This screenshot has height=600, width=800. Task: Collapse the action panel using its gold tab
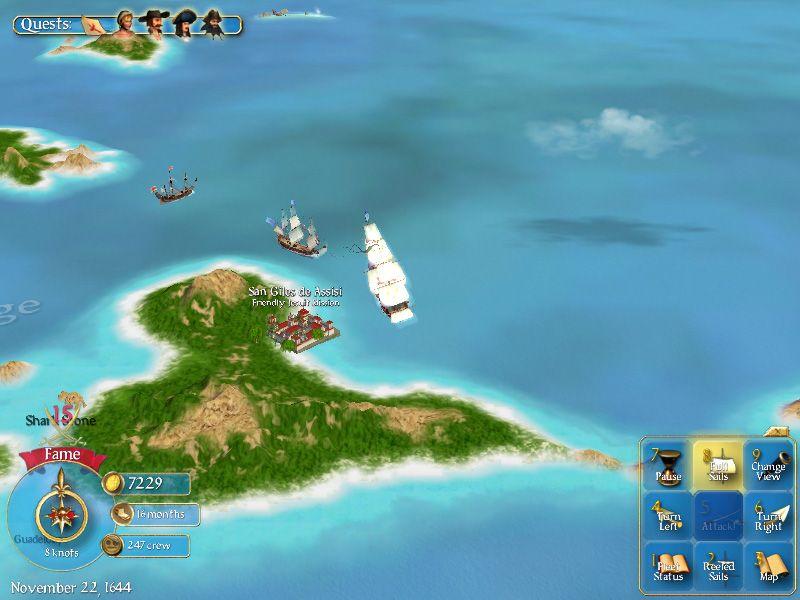point(777,432)
